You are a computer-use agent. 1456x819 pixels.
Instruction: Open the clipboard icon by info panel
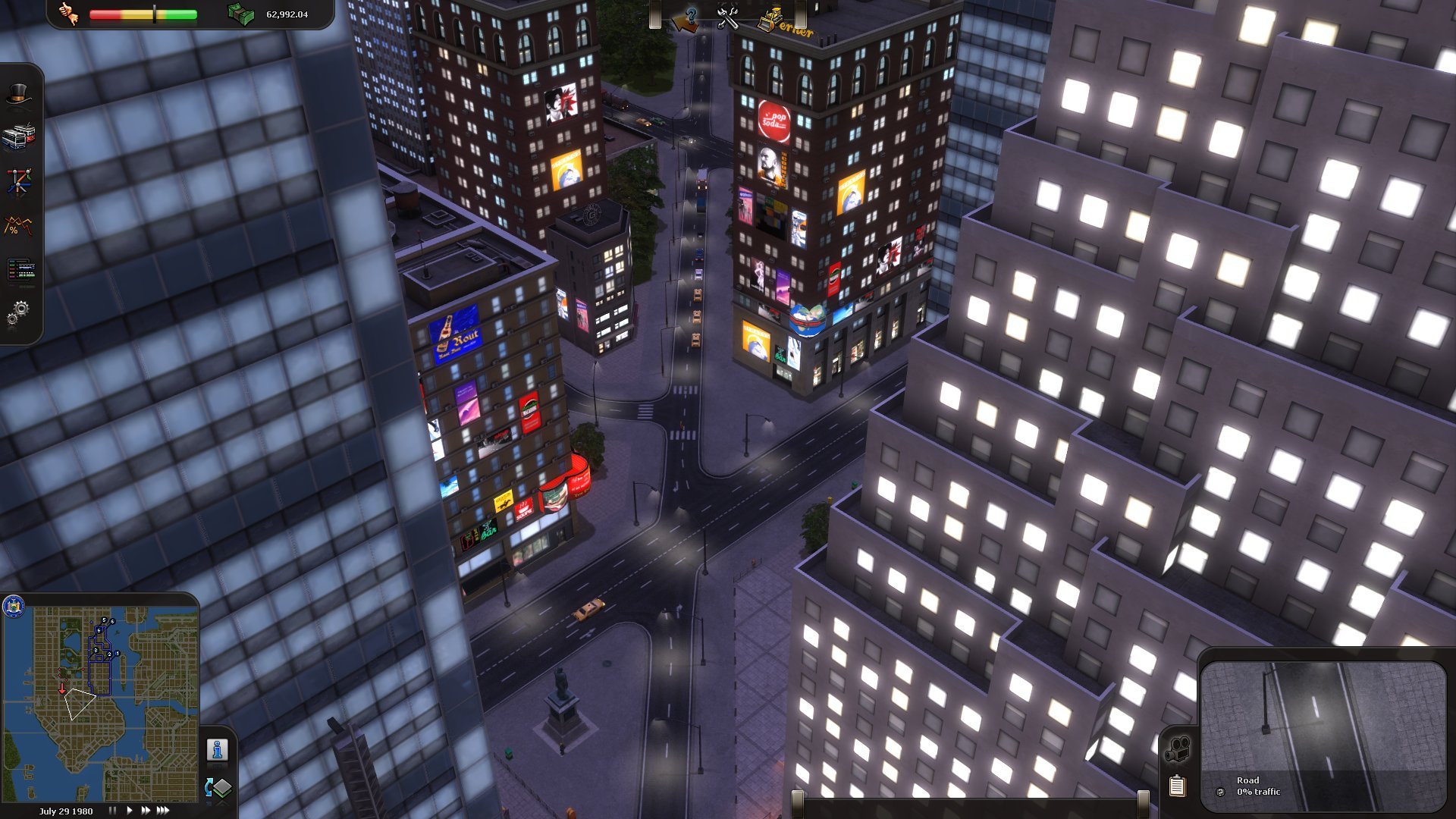coord(1177,786)
